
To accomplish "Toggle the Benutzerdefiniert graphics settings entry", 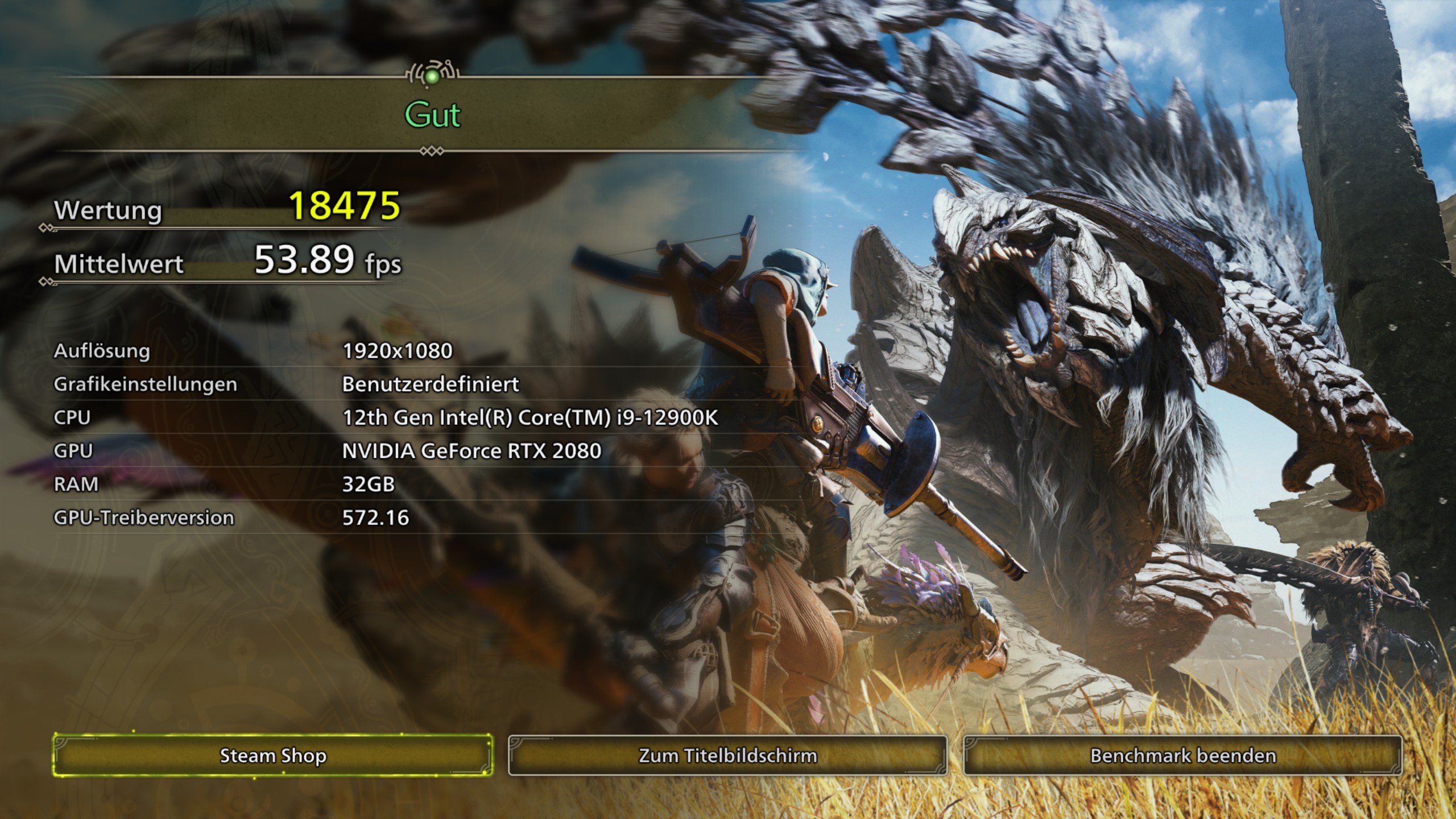I will [x=429, y=384].
